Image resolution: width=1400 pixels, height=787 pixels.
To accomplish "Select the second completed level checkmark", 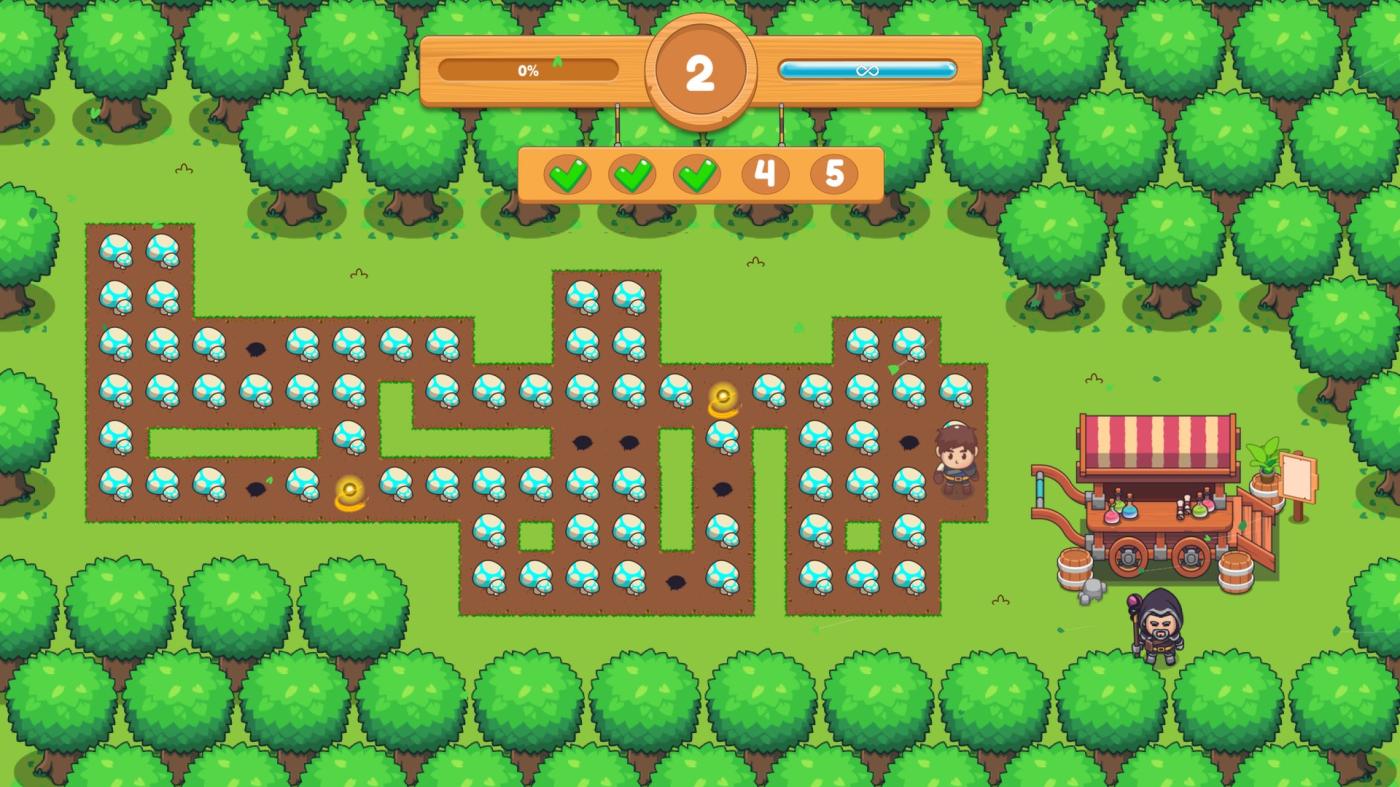I will point(635,174).
